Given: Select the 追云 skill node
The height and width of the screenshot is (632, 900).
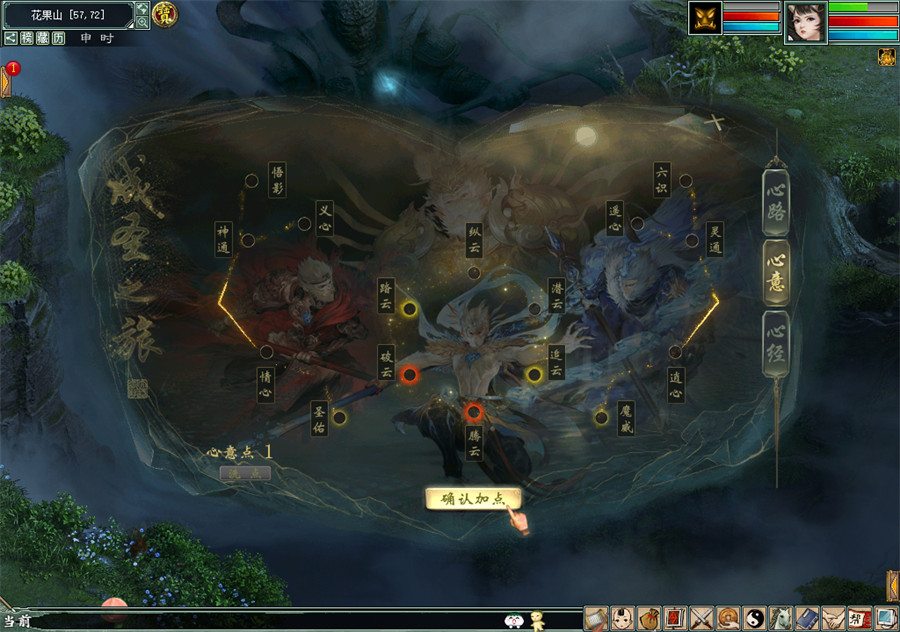Looking at the screenshot, I should point(534,375).
